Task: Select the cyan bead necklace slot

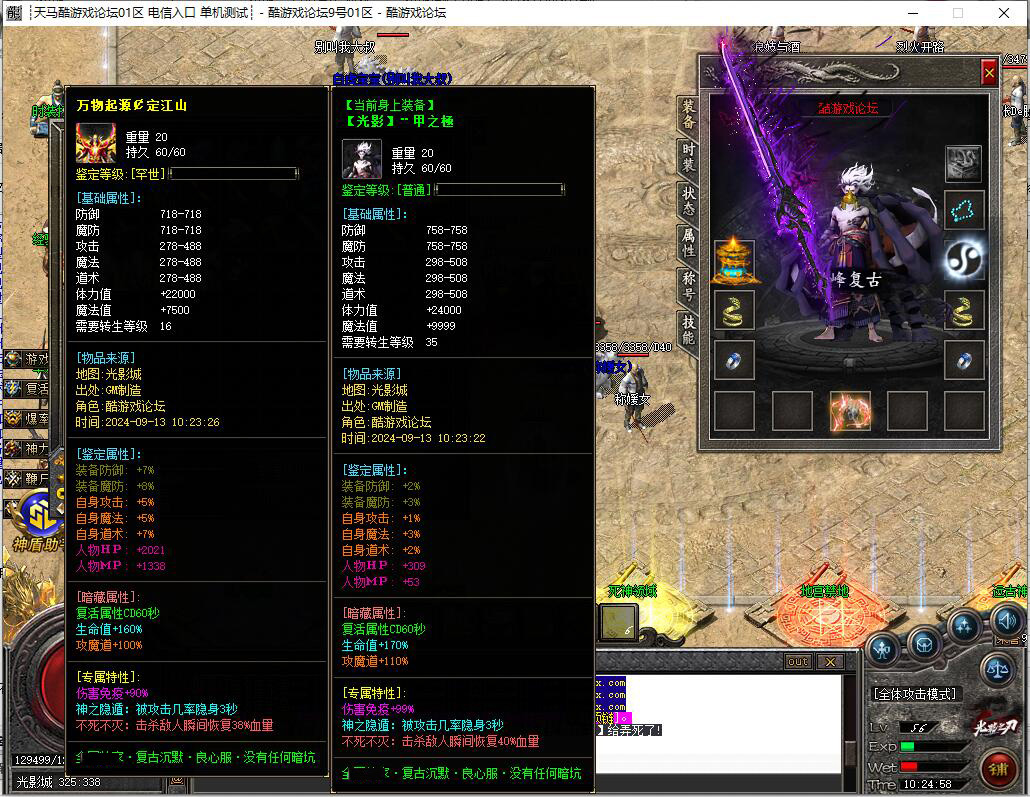Action: tap(964, 211)
